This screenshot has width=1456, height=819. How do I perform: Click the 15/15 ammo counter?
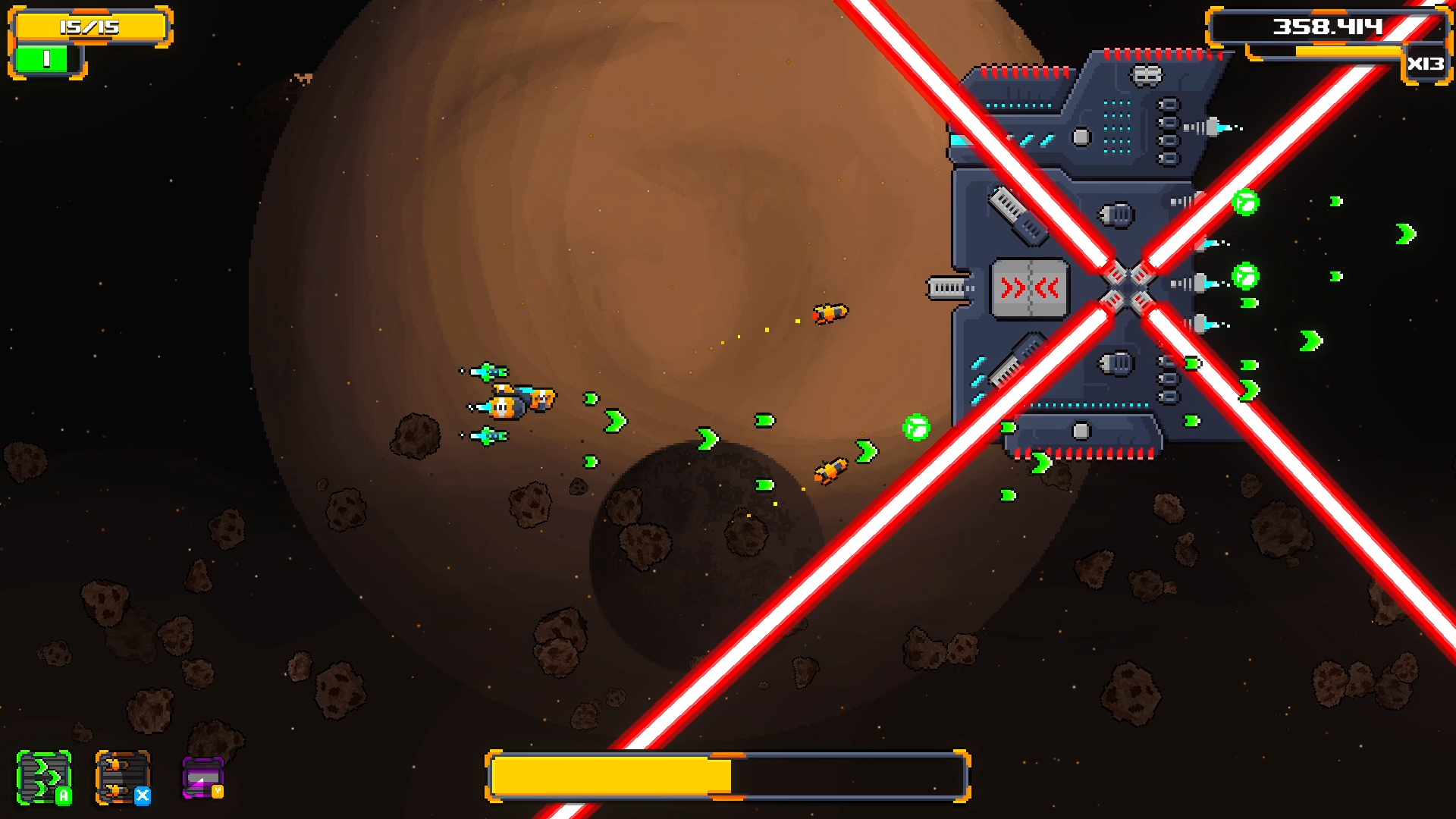[x=91, y=25]
